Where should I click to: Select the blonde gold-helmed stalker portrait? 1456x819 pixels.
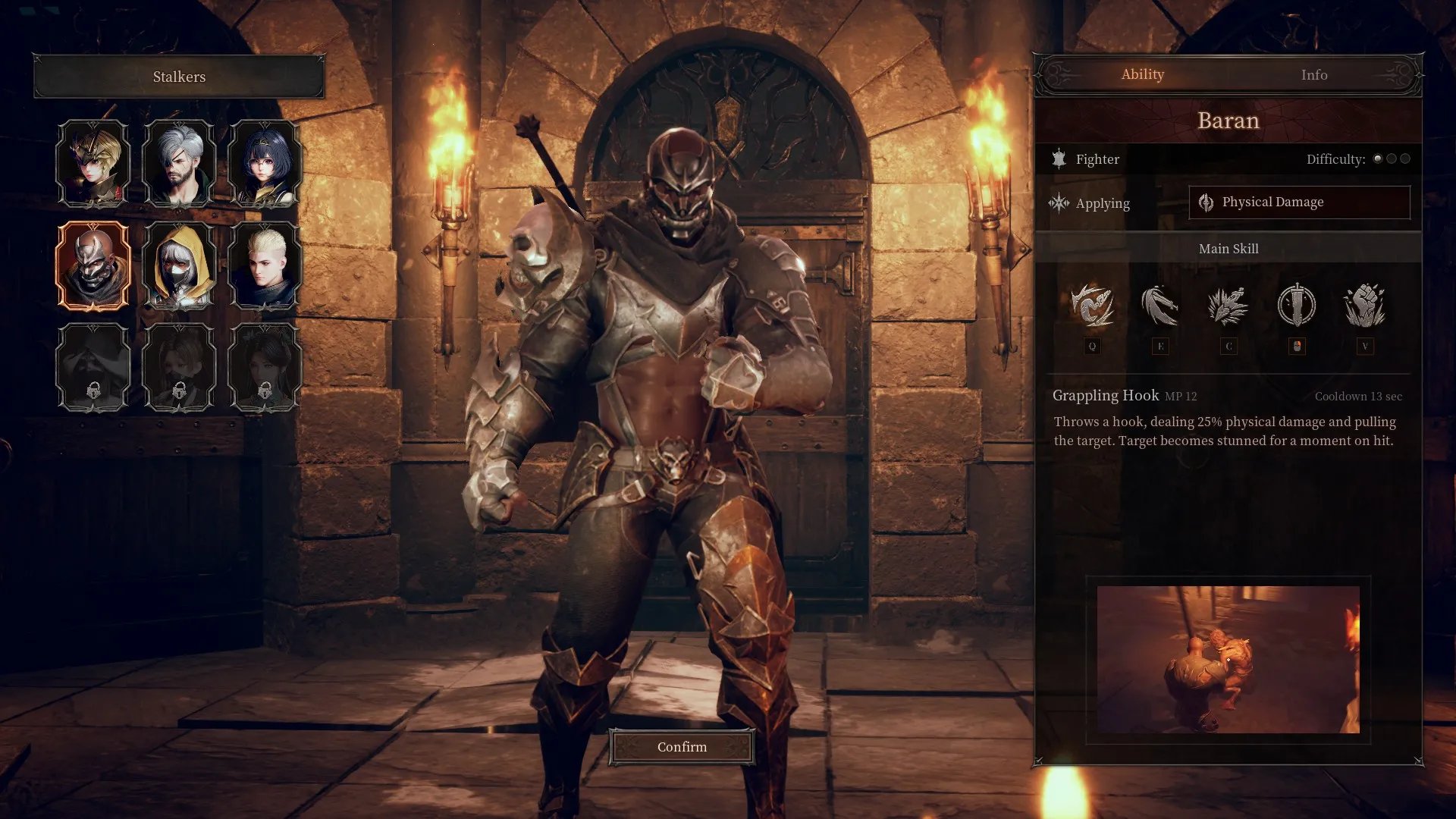tap(93, 164)
